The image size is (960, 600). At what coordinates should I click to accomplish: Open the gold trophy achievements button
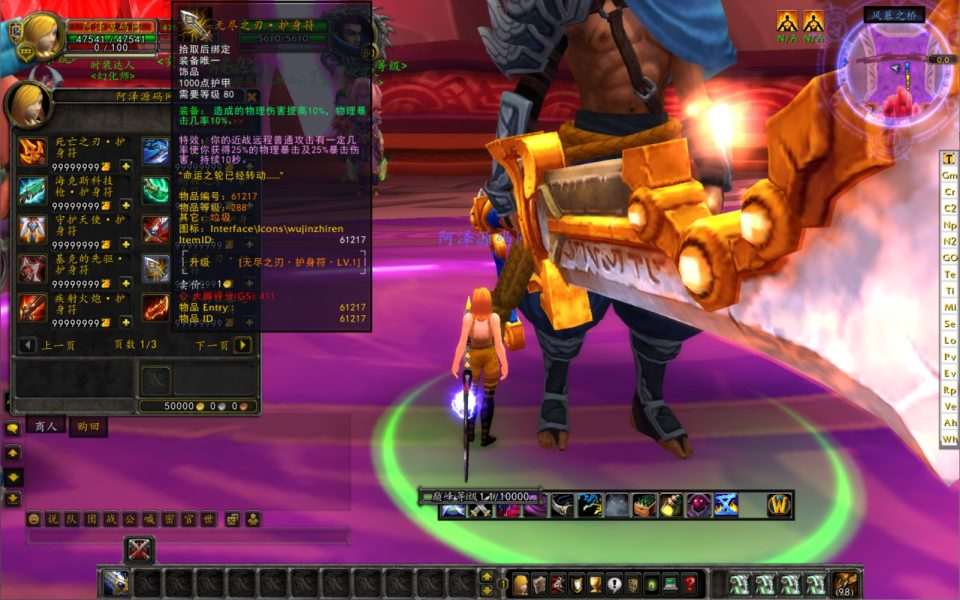click(595, 584)
